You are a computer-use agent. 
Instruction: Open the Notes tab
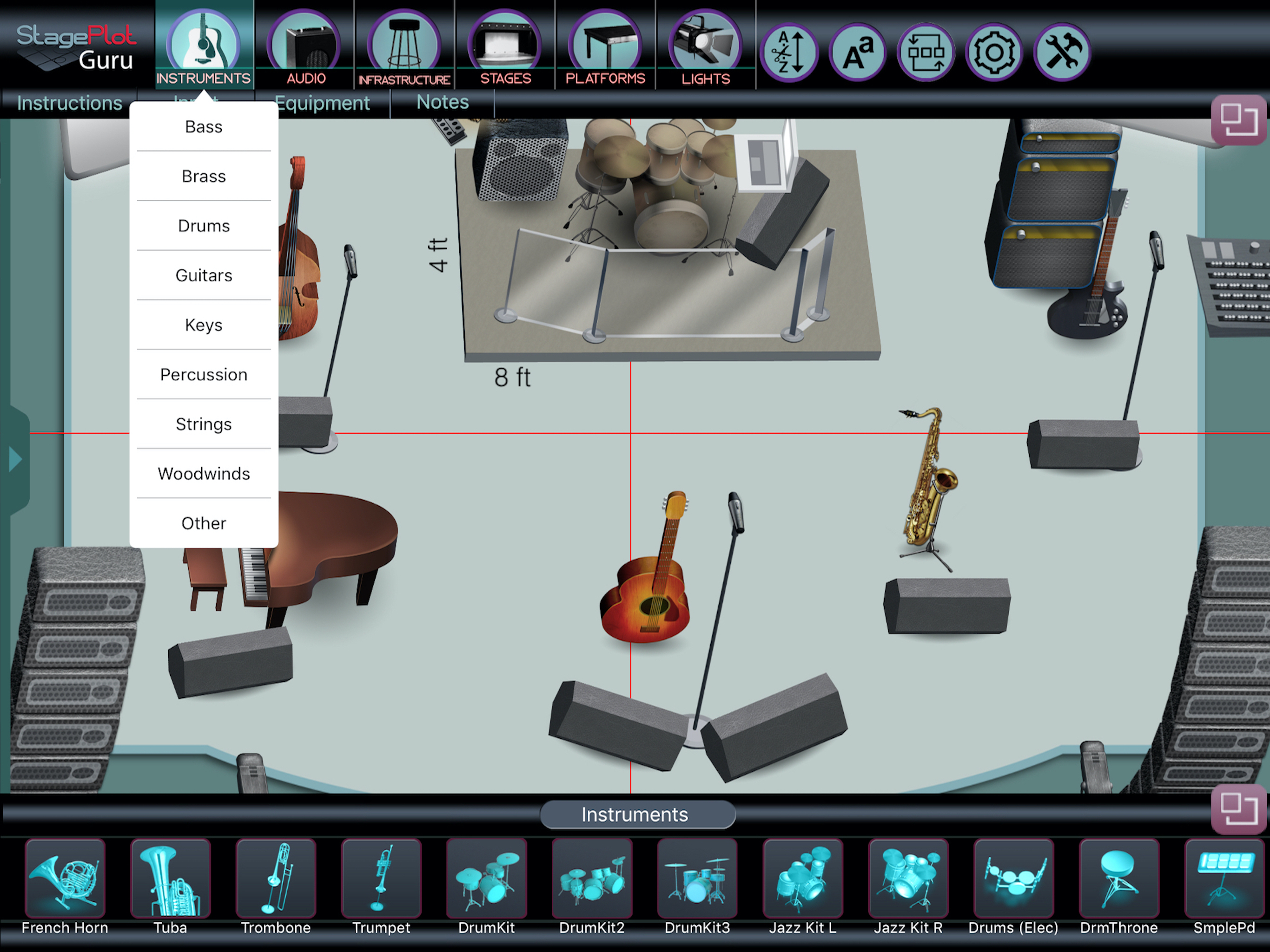point(442,102)
